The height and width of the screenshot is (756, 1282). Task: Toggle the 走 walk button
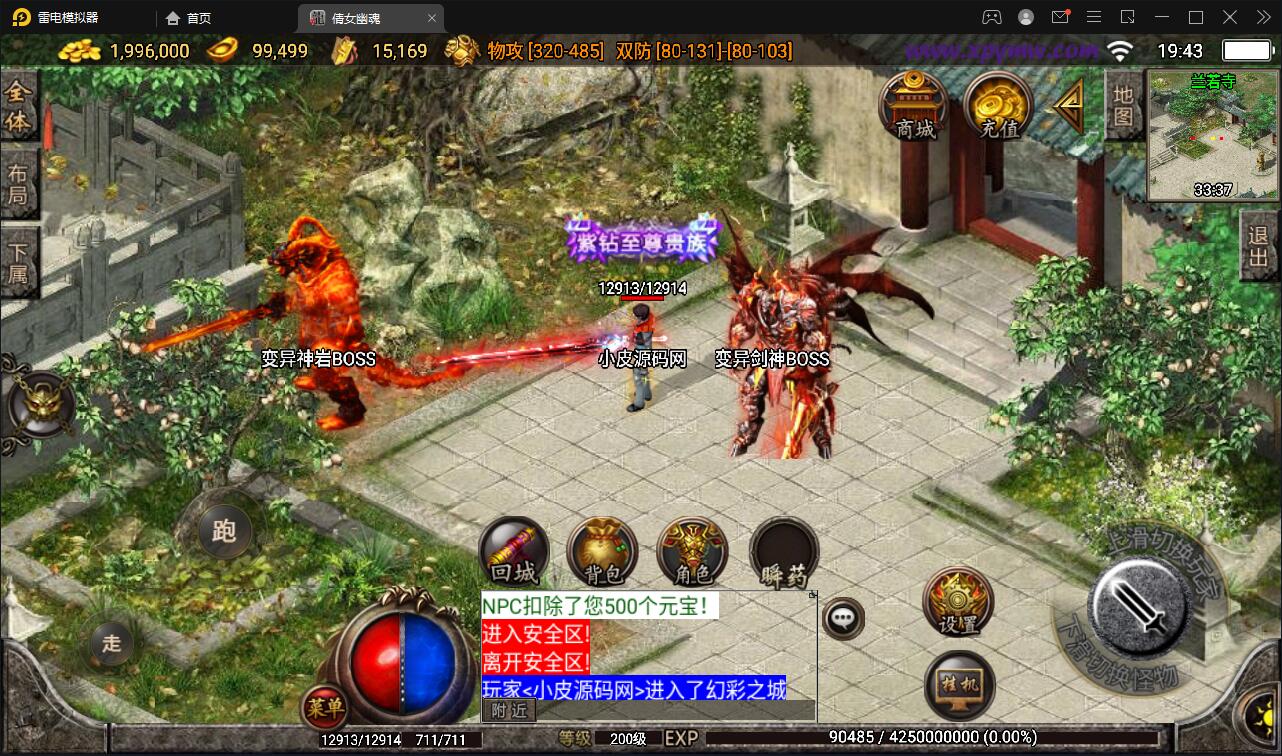pos(111,643)
